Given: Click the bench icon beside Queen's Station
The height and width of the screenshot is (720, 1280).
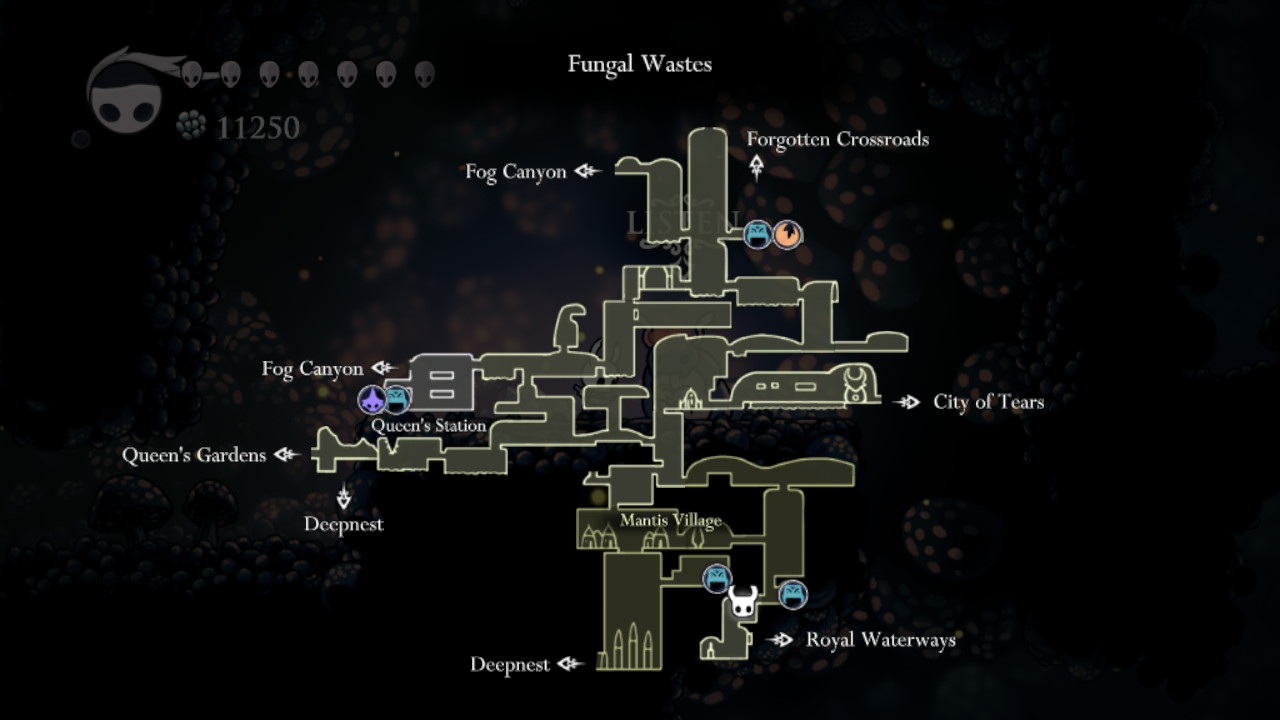Looking at the screenshot, I should pyautogui.click(x=398, y=400).
